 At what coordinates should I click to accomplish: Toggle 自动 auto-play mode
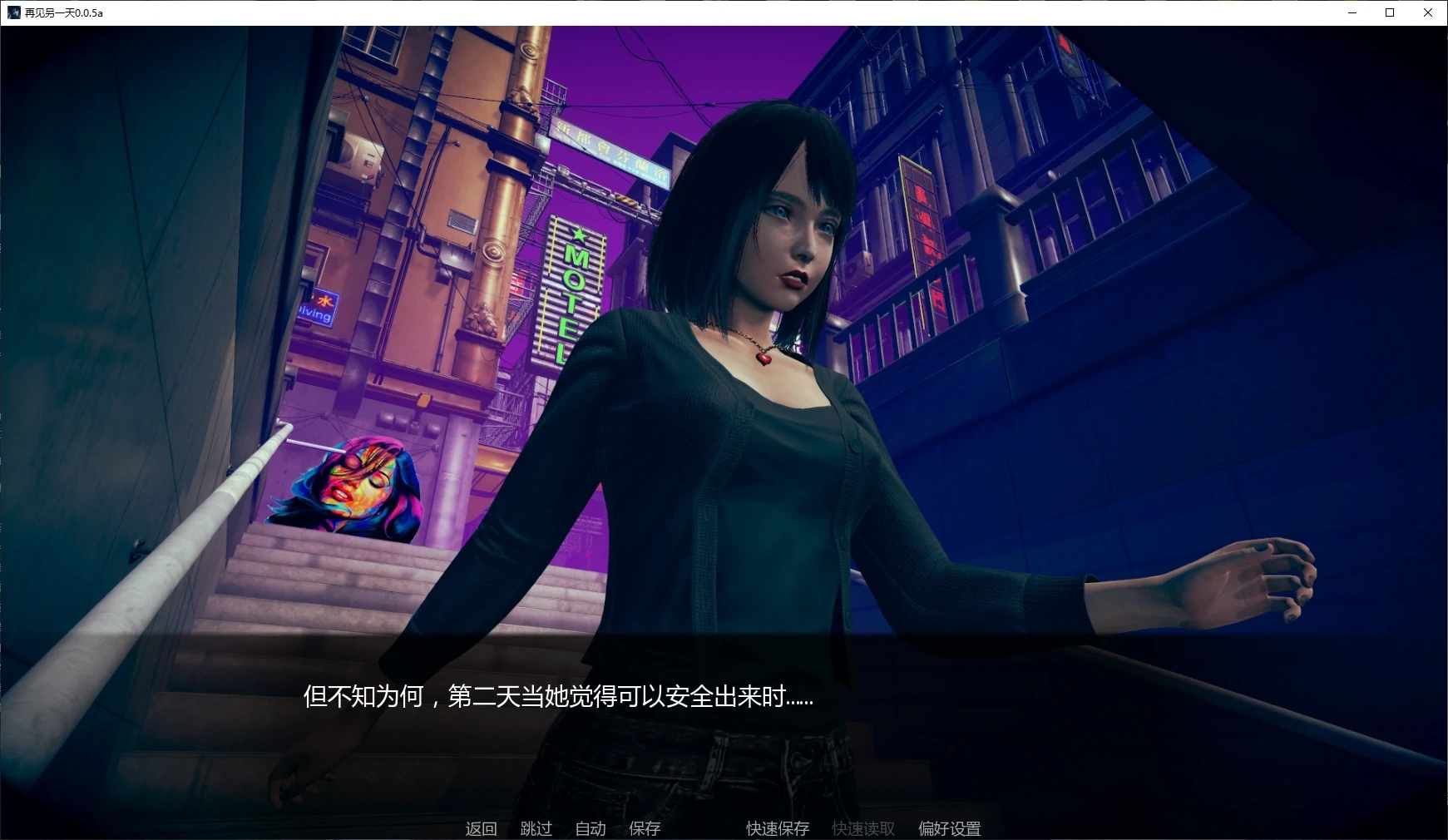(591, 828)
